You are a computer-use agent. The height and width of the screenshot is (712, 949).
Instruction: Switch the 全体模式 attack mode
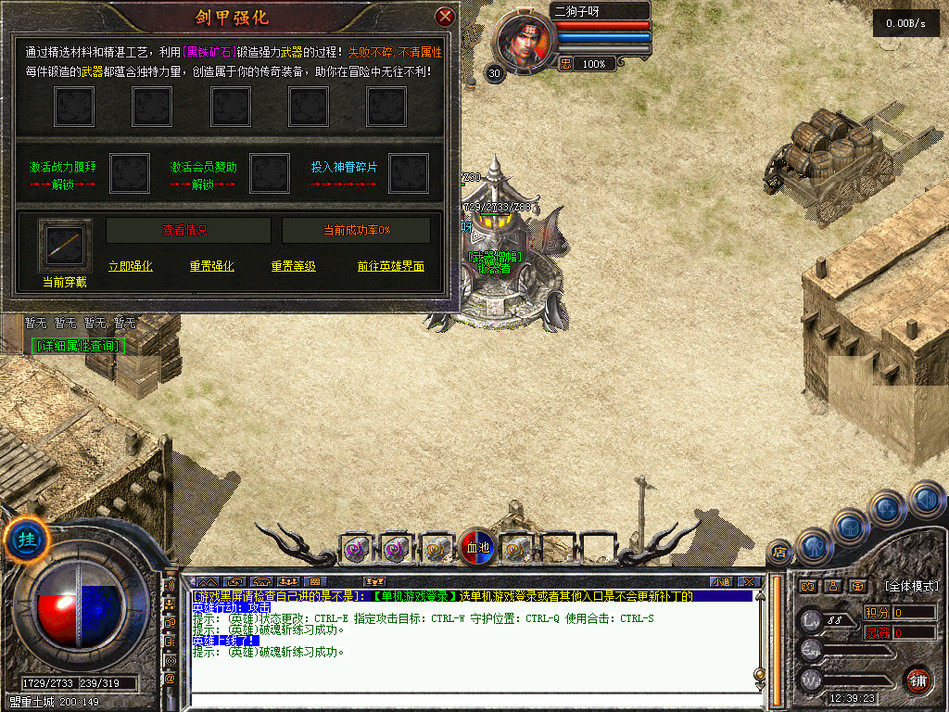click(x=910, y=586)
